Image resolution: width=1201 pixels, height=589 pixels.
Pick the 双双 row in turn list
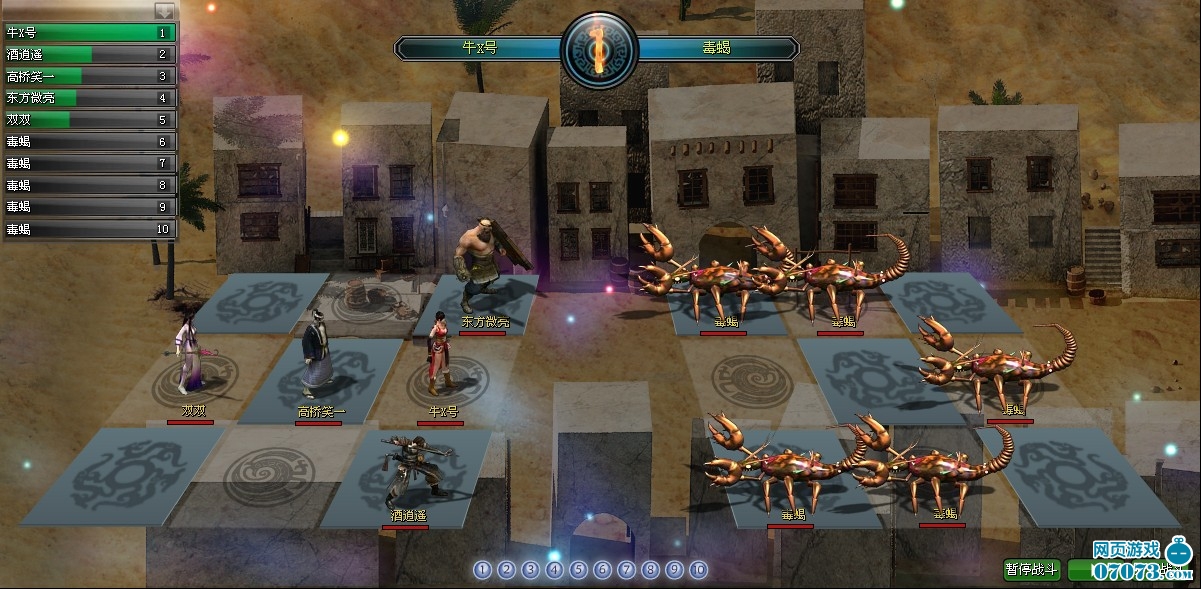pyautogui.click(x=88, y=120)
